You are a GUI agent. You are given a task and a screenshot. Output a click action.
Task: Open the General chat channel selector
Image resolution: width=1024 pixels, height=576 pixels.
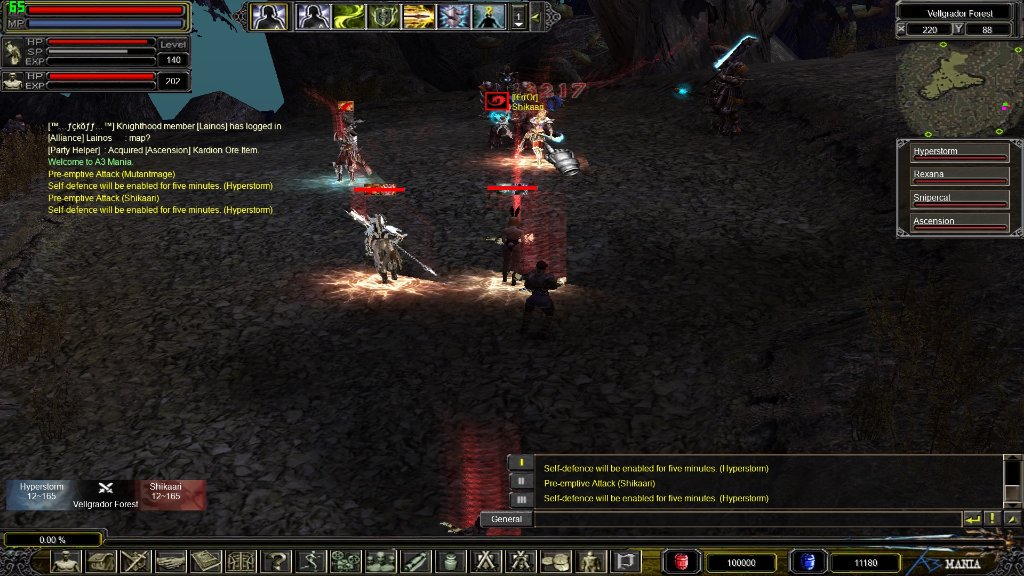click(x=506, y=519)
